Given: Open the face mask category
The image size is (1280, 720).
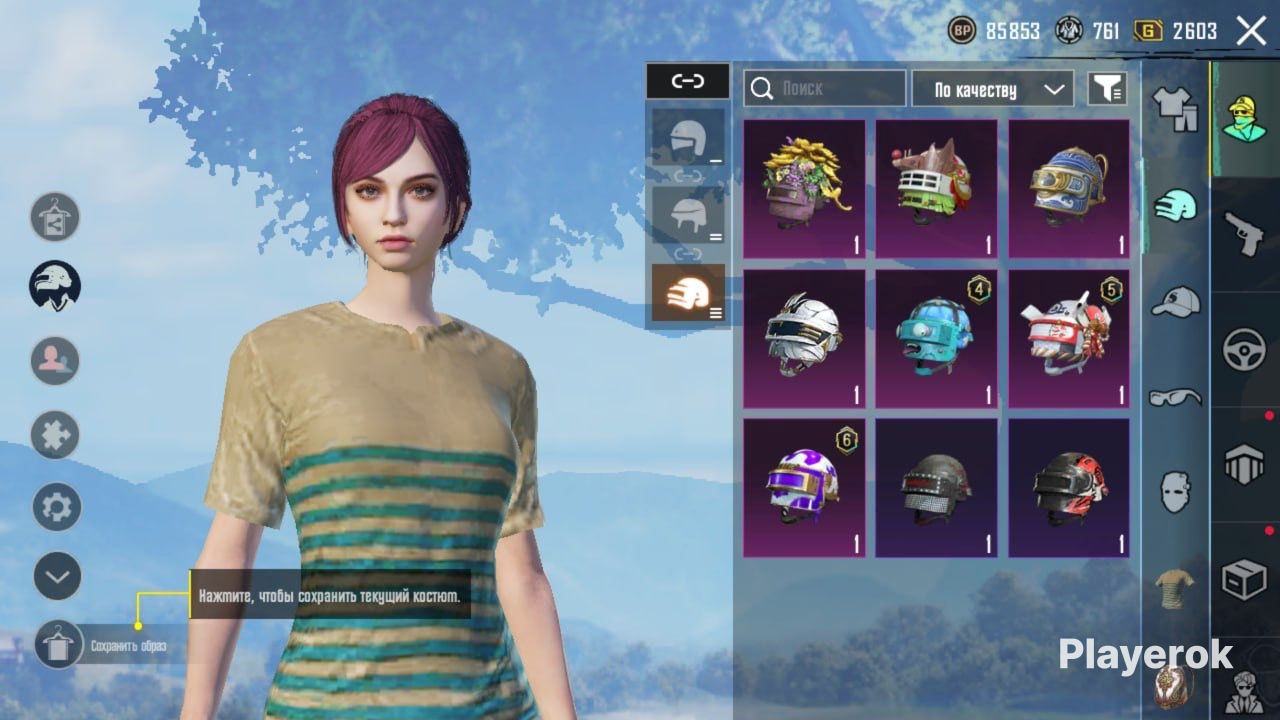Looking at the screenshot, I should [x=1175, y=492].
